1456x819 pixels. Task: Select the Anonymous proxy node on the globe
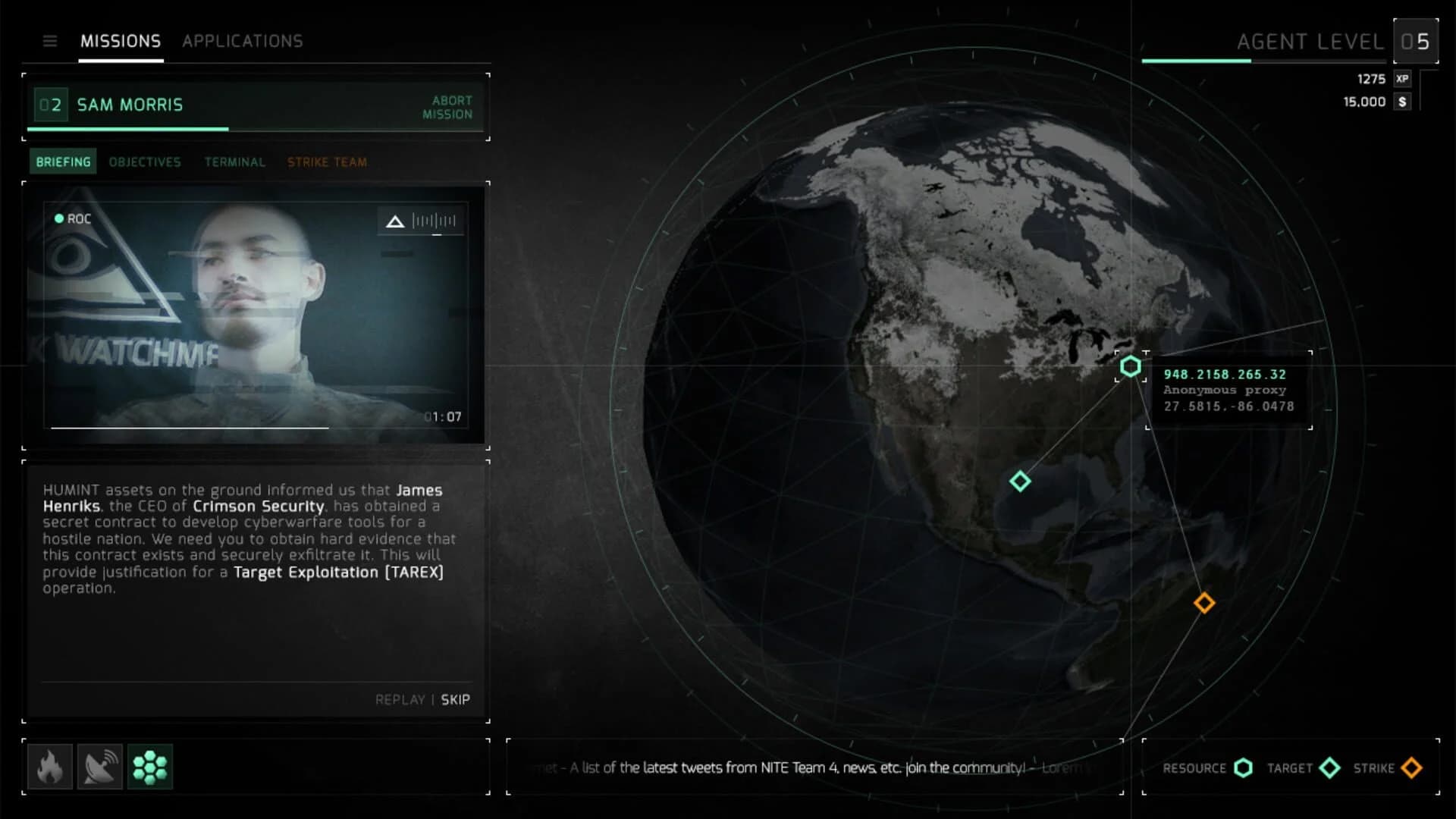point(1131,366)
